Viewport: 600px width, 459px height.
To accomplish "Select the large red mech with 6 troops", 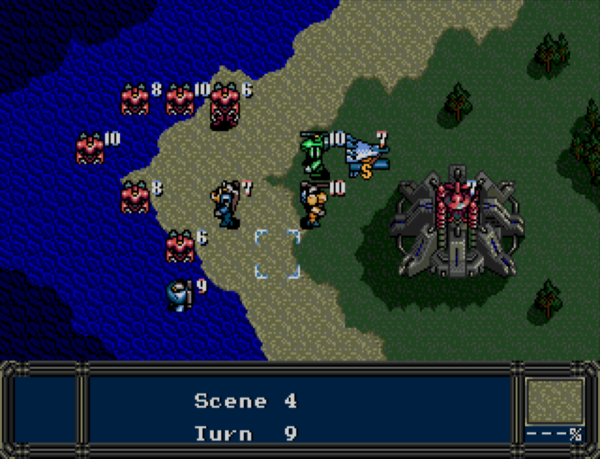I will coord(224,105).
